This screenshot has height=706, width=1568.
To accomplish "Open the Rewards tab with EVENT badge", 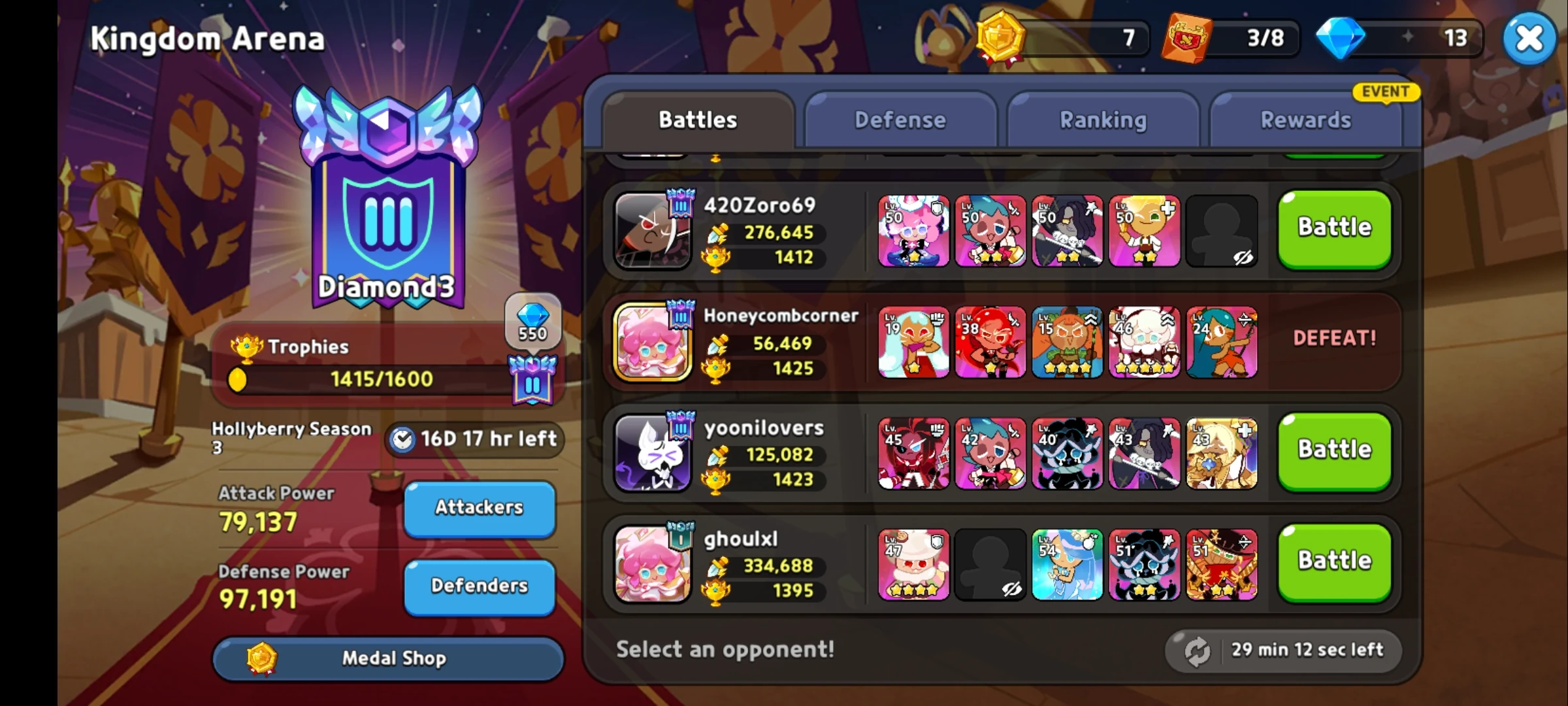I will (1307, 120).
